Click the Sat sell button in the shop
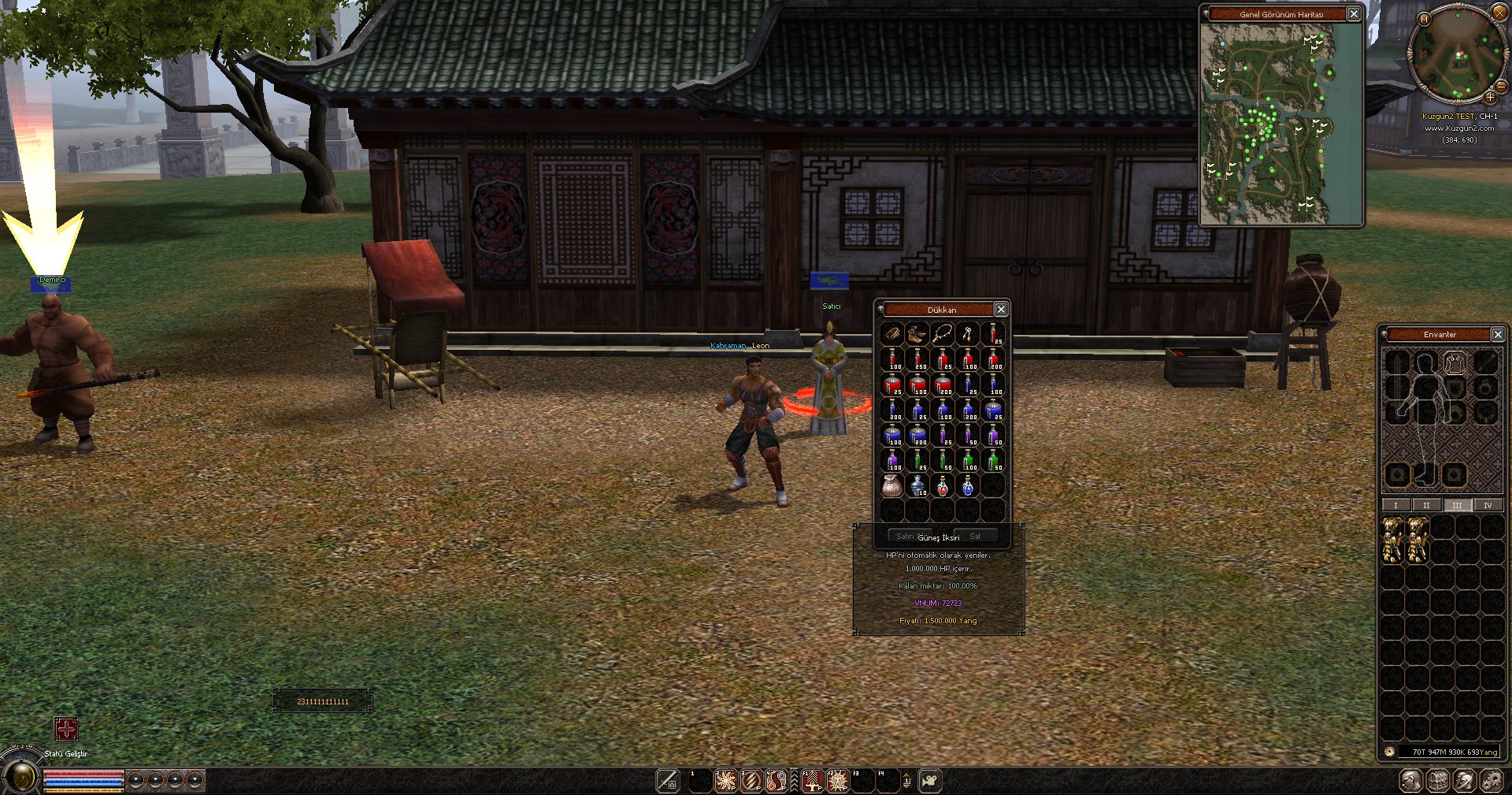This screenshot has height=795, width=1512. coord(976,537)
